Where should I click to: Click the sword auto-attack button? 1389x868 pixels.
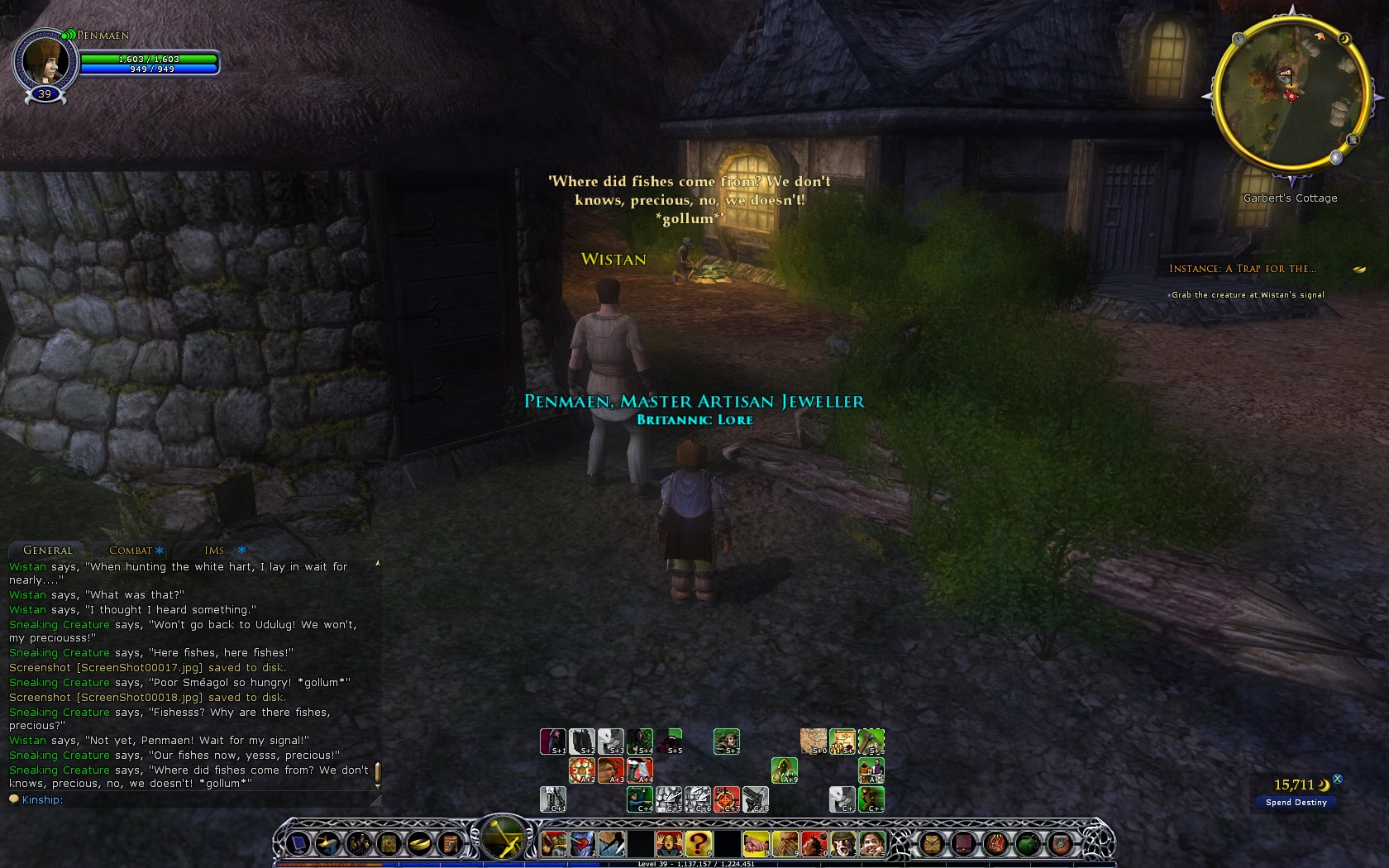coord(503,839)
